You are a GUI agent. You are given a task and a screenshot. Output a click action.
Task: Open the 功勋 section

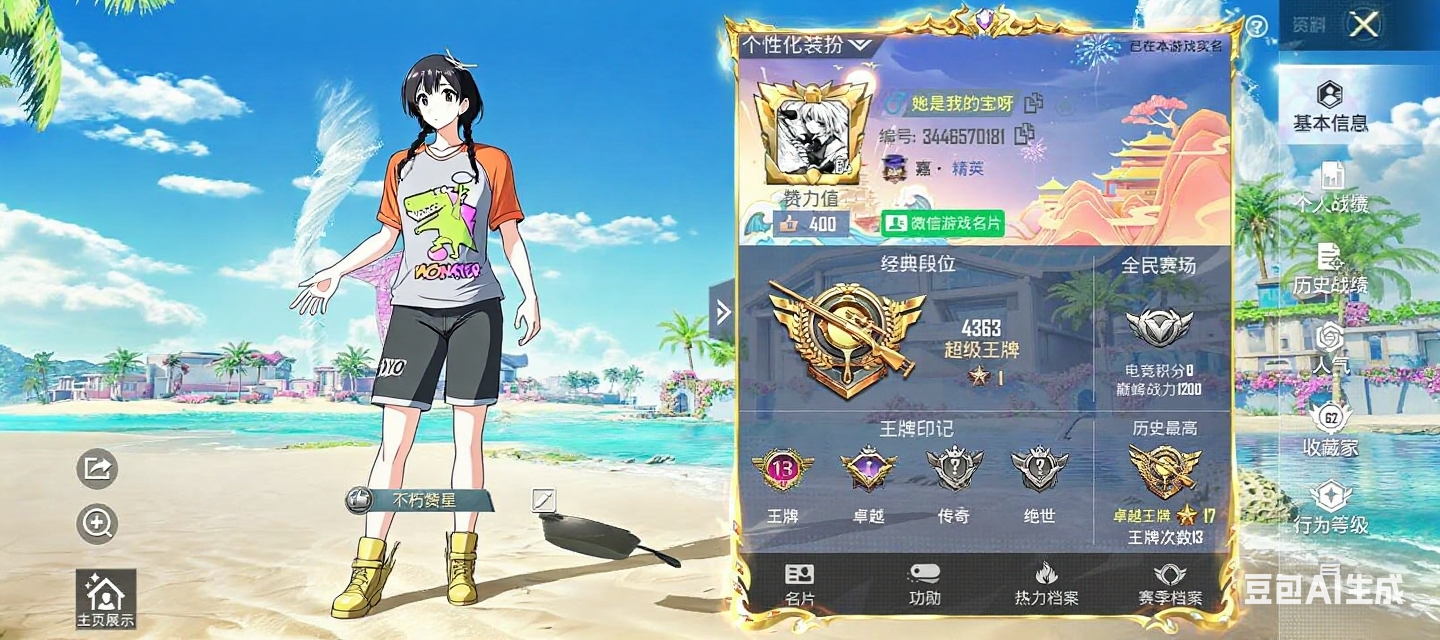click(x=925, y=585)
